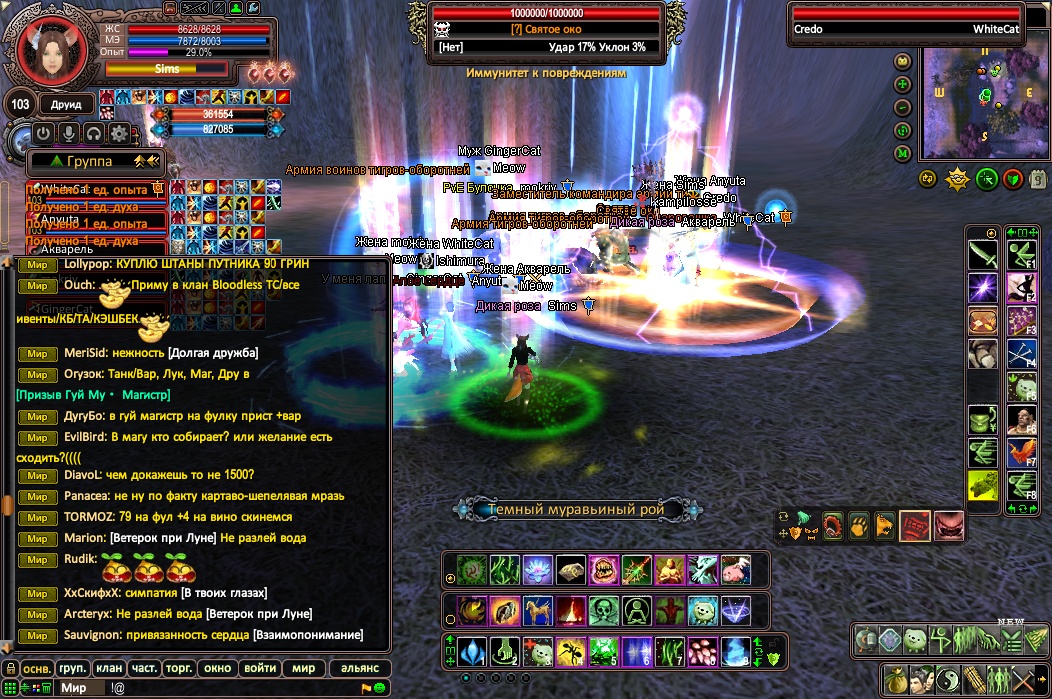Click the settings gear under the portrait
This screenshot has height=699, width=1052.
[119, 133]
